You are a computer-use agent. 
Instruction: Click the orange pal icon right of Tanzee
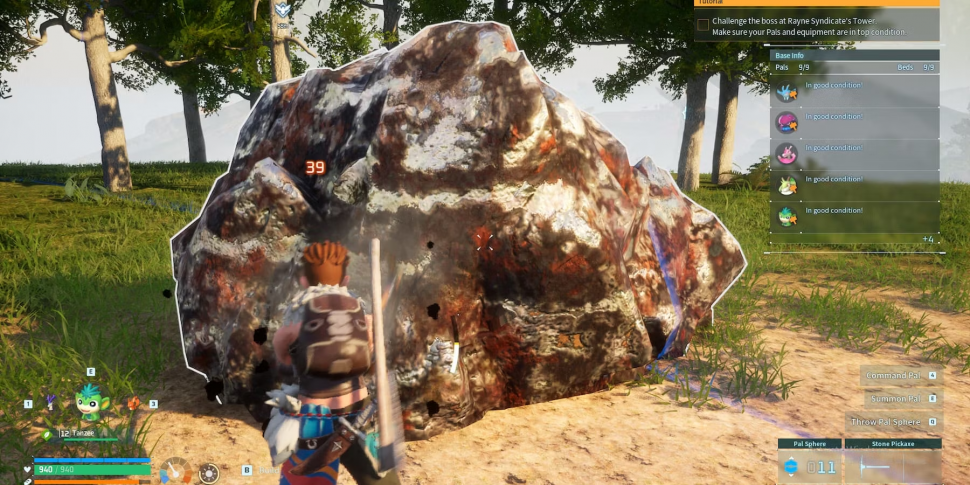pos(134,404)
